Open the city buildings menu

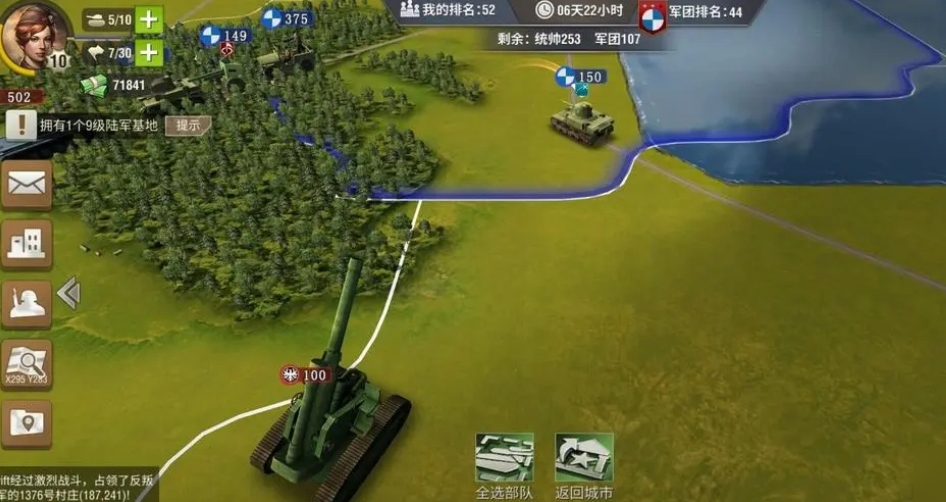pos(27,243)
